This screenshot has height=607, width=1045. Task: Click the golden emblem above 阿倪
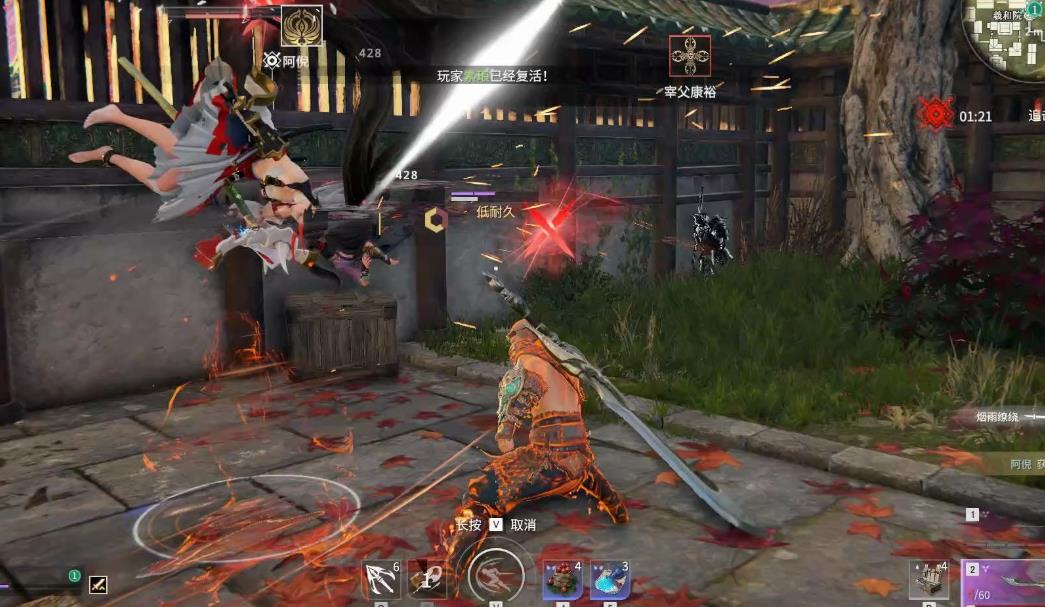(301, 26)
